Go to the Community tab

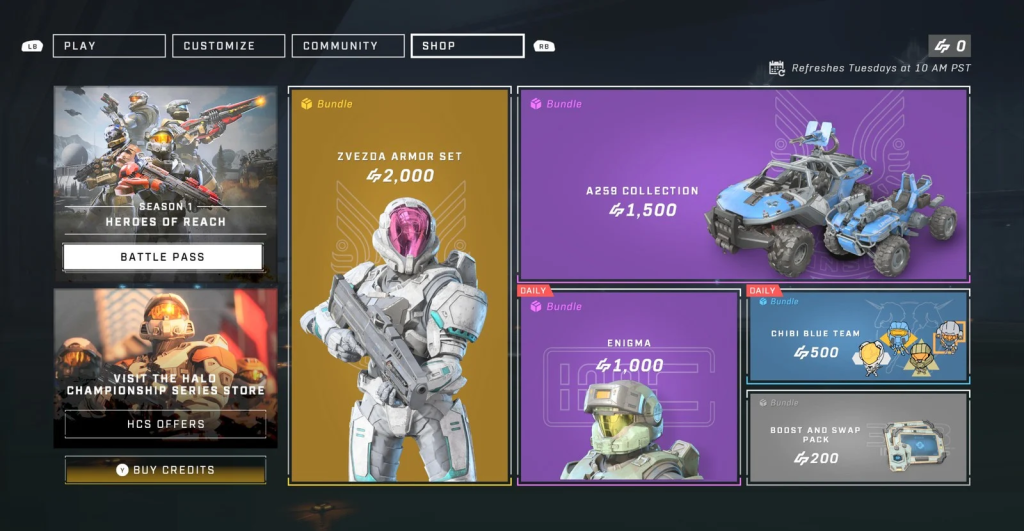click(348, 46)
